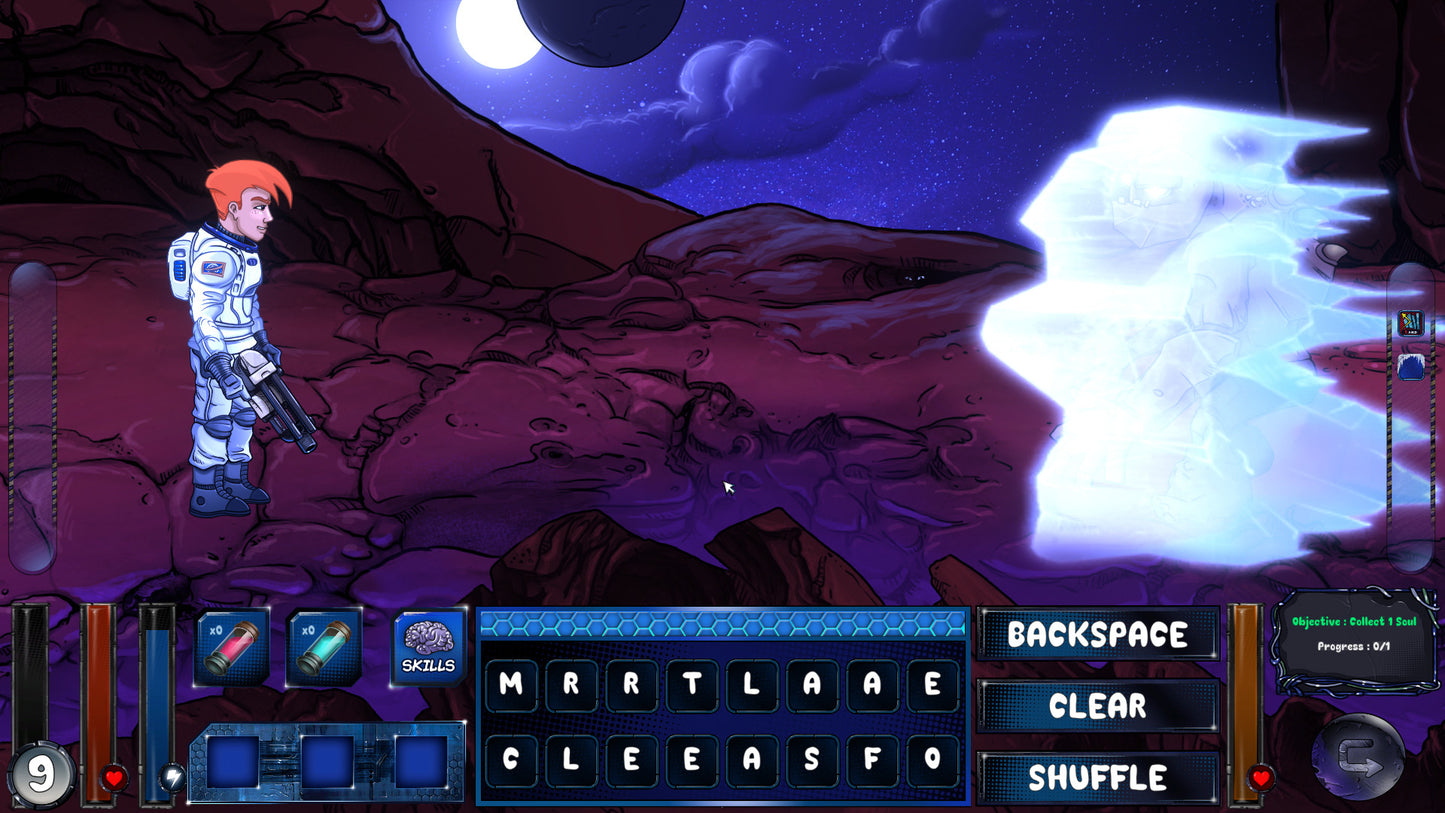Choose the letter C tile
This screenshot has width=1445, height=813.
(511, 760)
